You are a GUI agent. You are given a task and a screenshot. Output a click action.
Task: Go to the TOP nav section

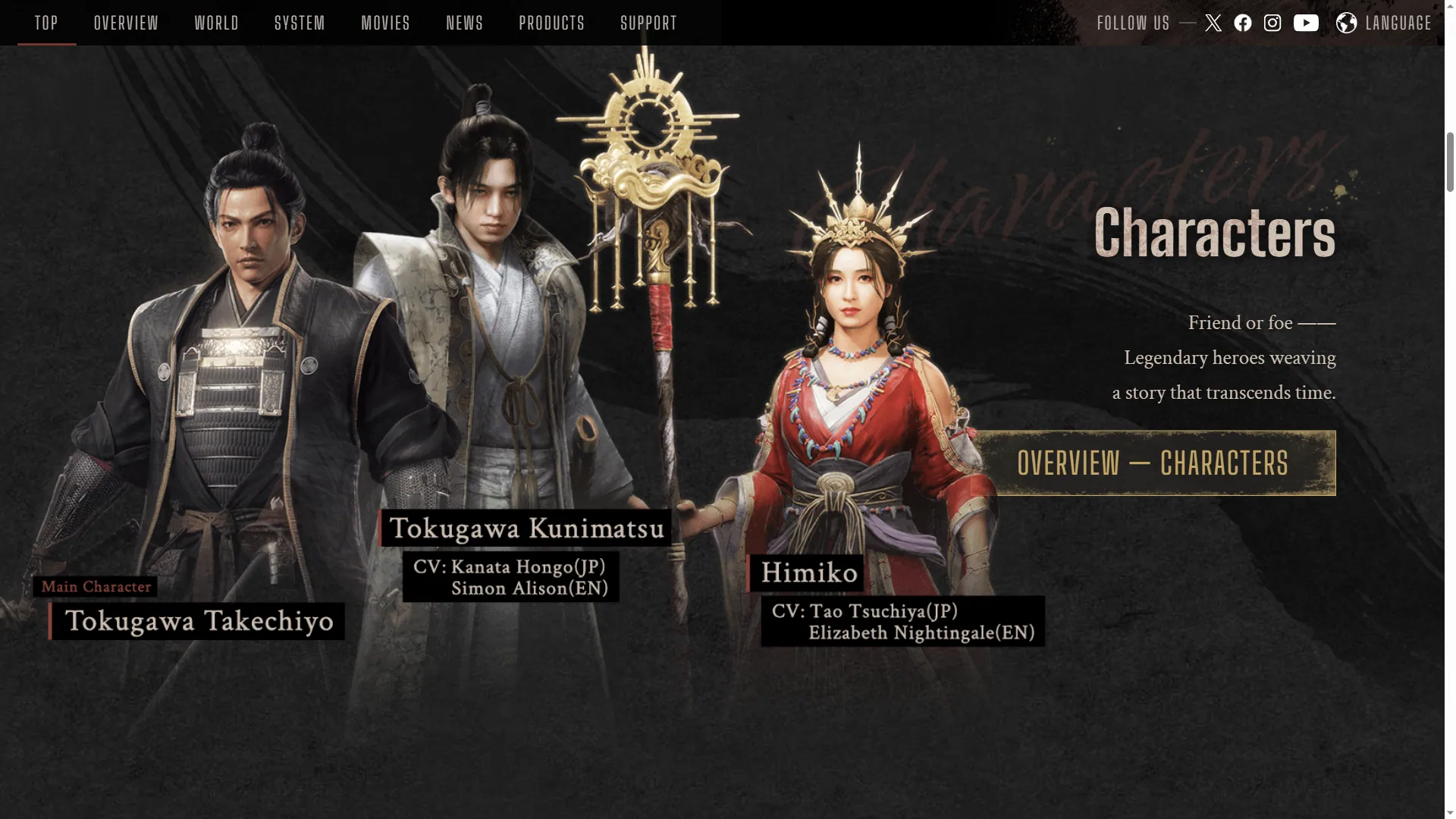(46, 23)
